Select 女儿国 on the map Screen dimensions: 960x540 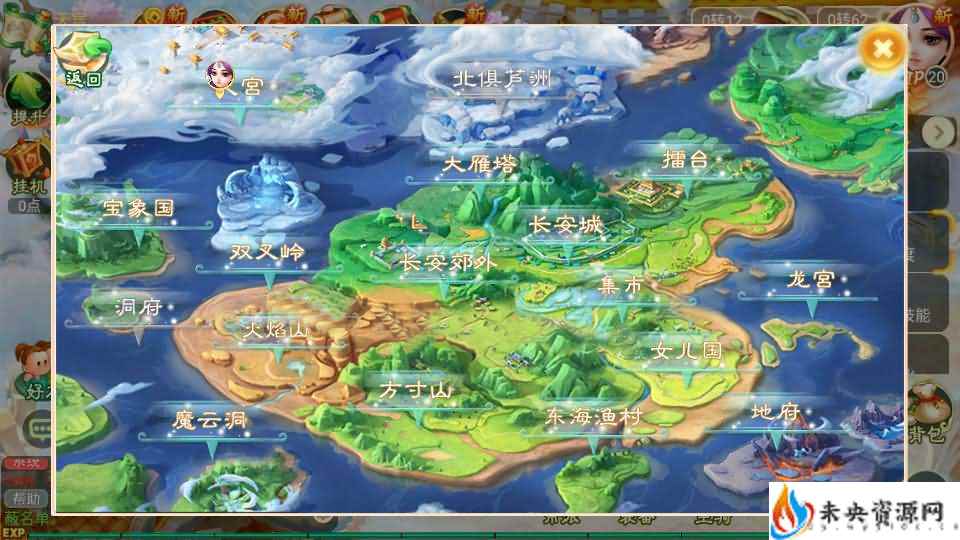(x=685, y=351)
